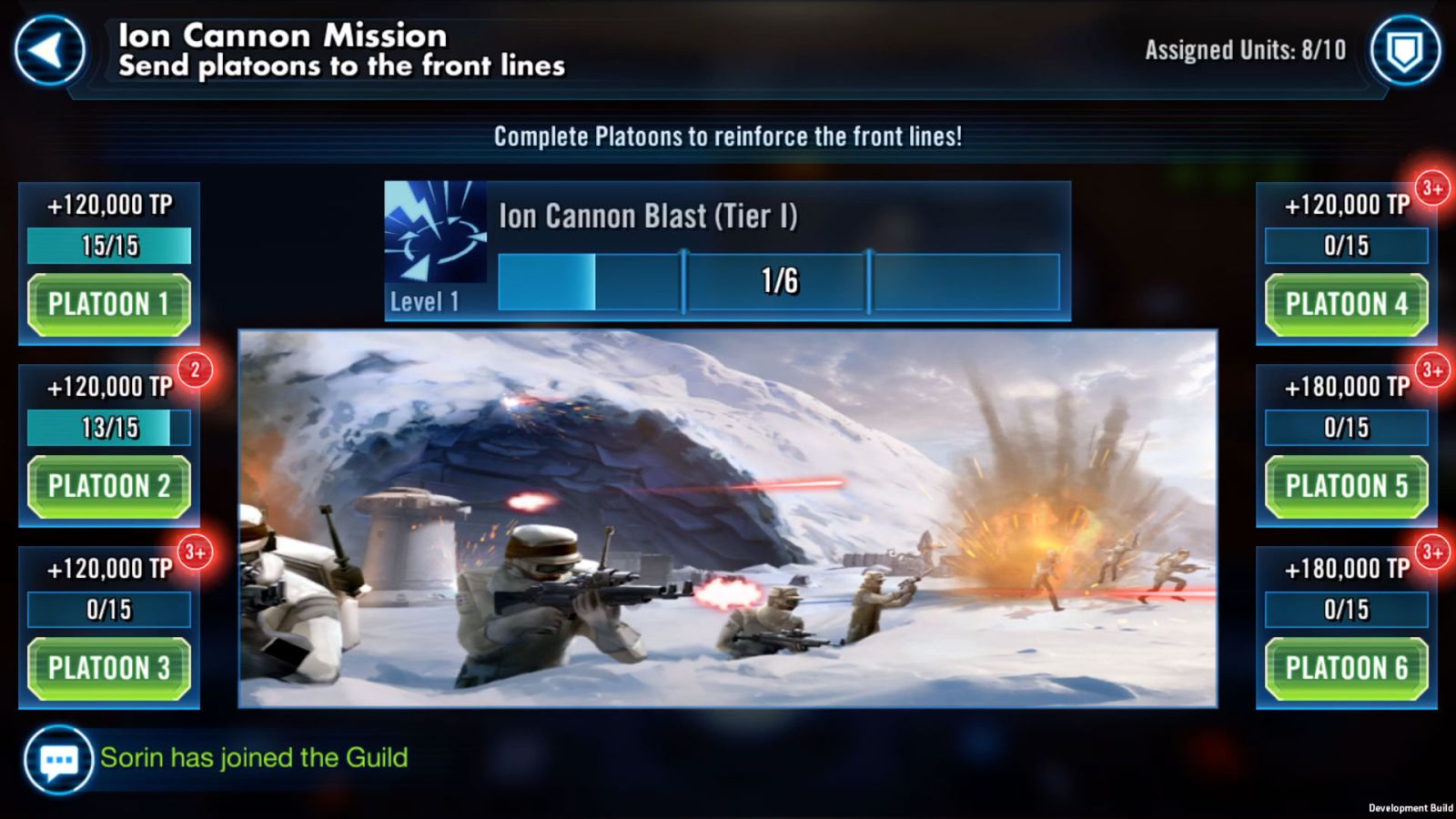This screenshot has width=1456, height=819.
Task: Open the guild chat bubble
Action: pyautogui.click(x=58, y=760)
